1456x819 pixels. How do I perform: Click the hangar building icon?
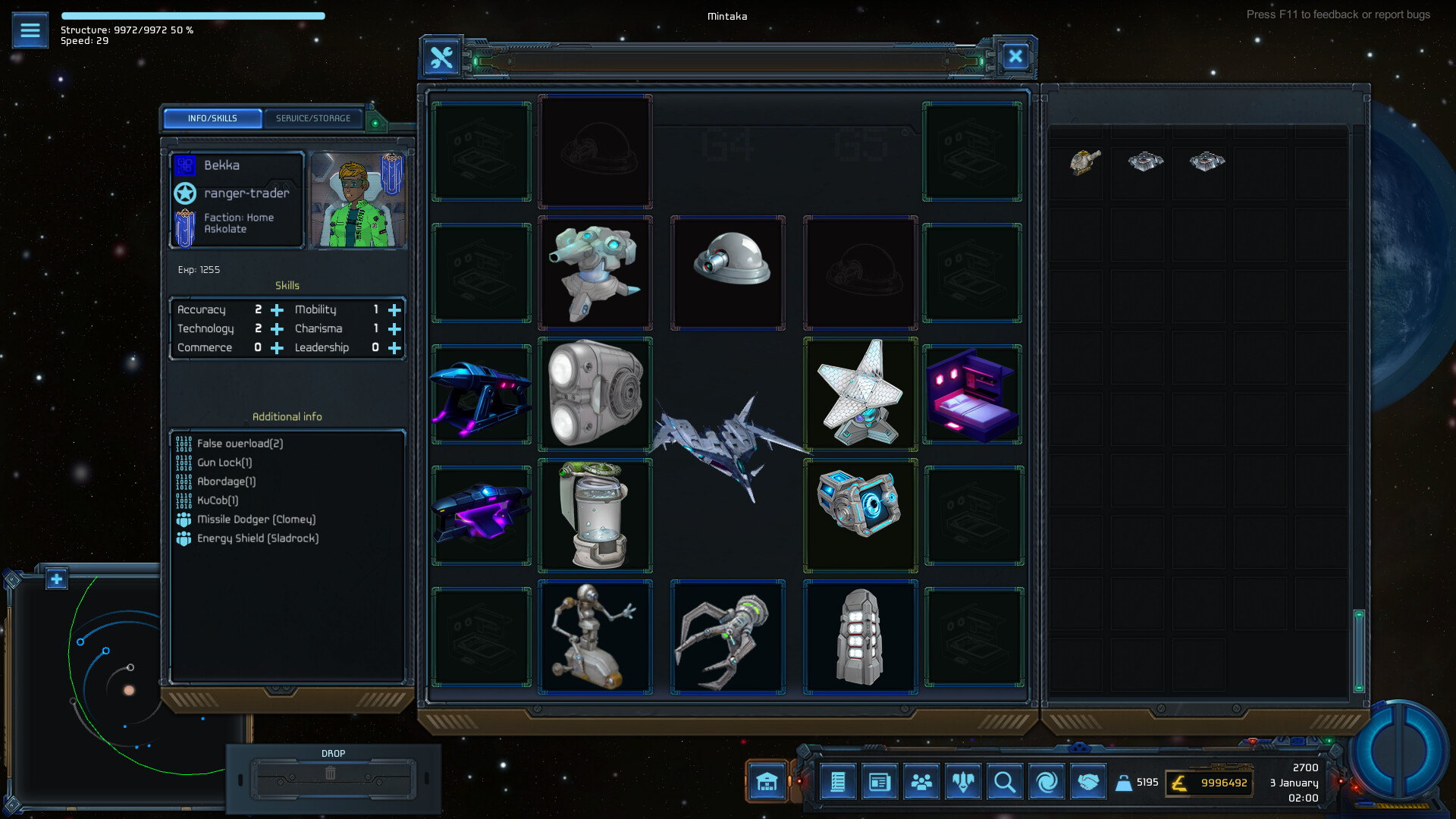[x=767, y=782]
